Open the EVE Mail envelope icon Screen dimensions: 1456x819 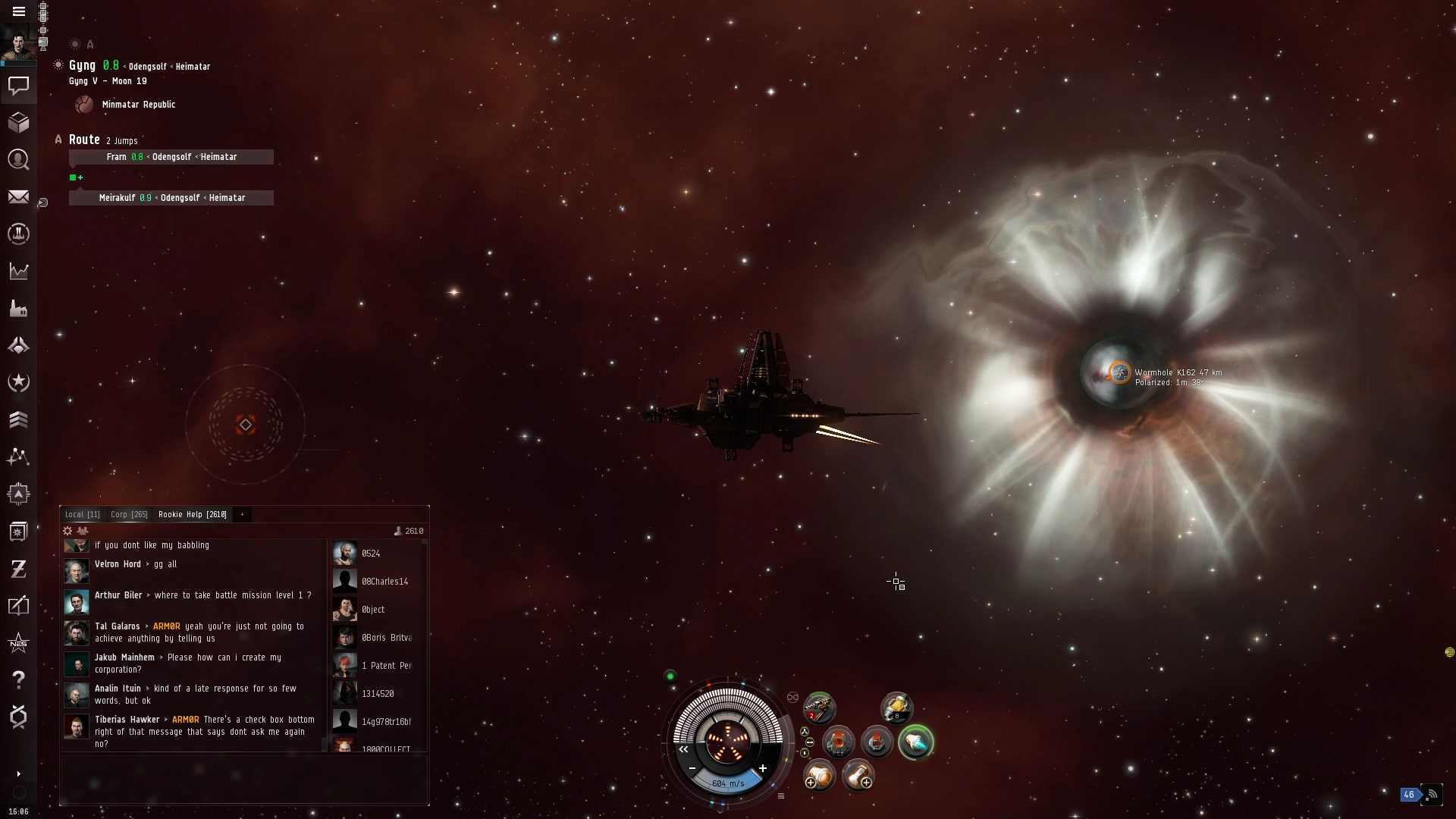tap(19, 197)
